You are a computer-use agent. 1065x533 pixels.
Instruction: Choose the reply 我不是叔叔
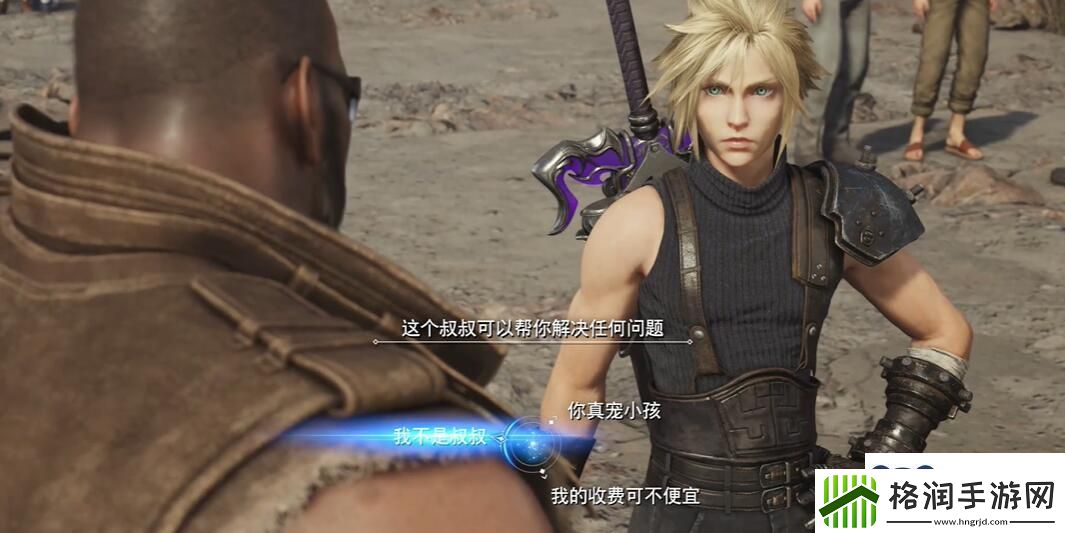(x=440, y=436)
